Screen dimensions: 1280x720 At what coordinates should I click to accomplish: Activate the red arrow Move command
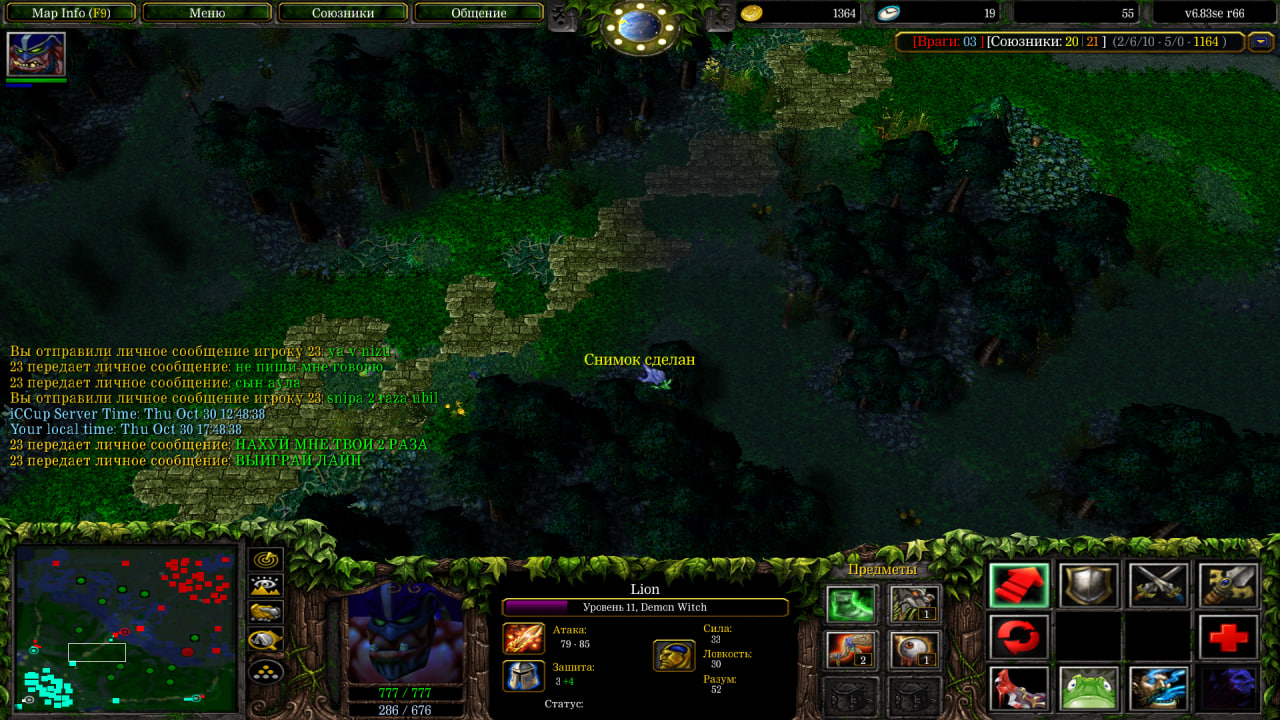(1019, 586)
